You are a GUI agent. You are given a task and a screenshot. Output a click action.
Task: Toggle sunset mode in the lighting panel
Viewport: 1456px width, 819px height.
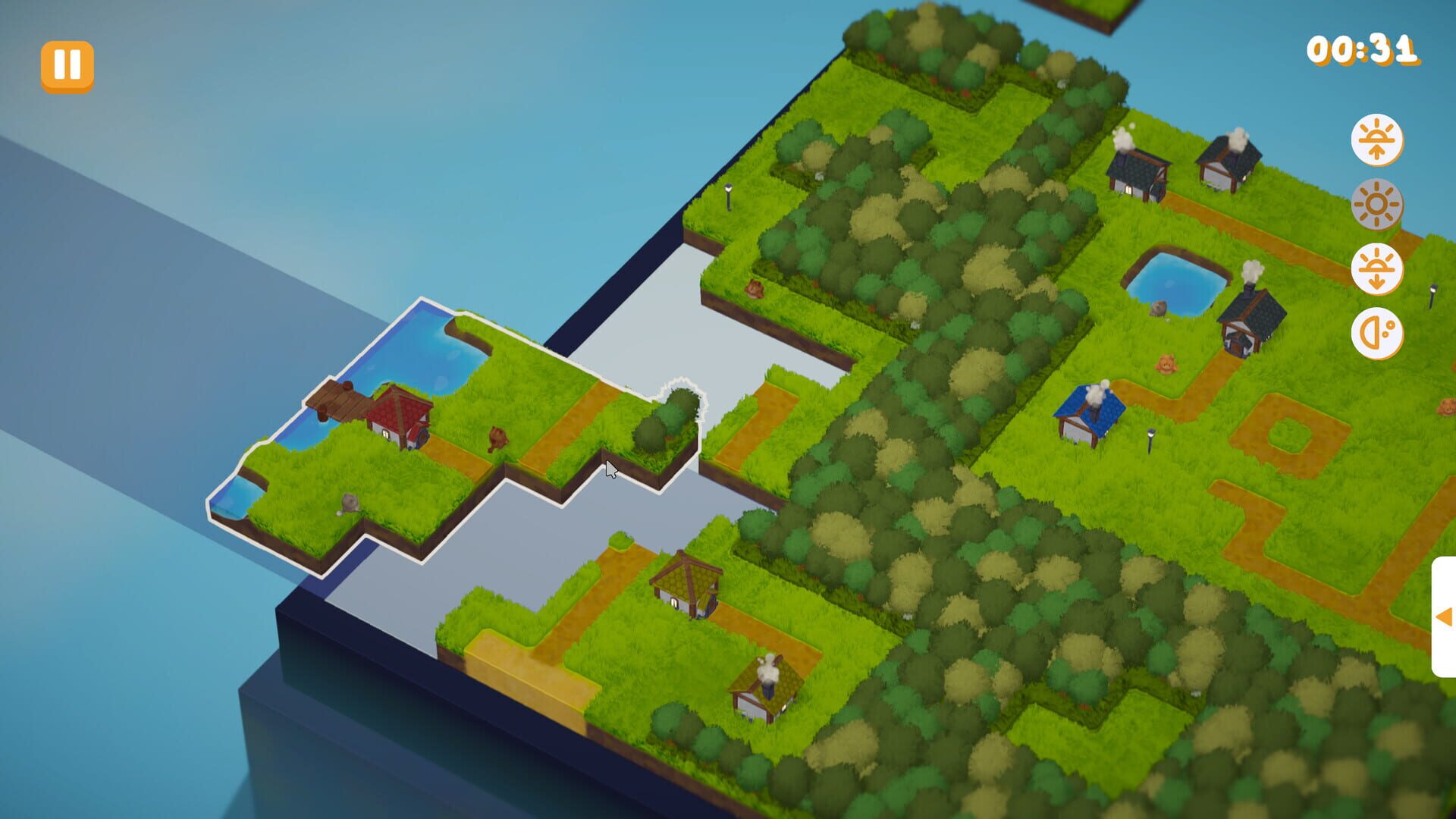[x=1380, y=270]
